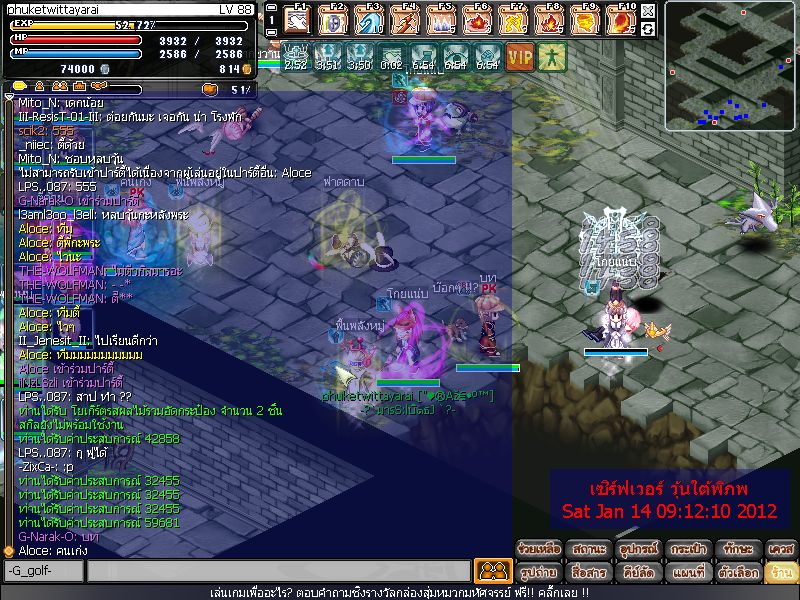This screenshot has height=600, width=800.
Task: Open the ตัวเลือก (Options) menu
Action: click(734, 573)
